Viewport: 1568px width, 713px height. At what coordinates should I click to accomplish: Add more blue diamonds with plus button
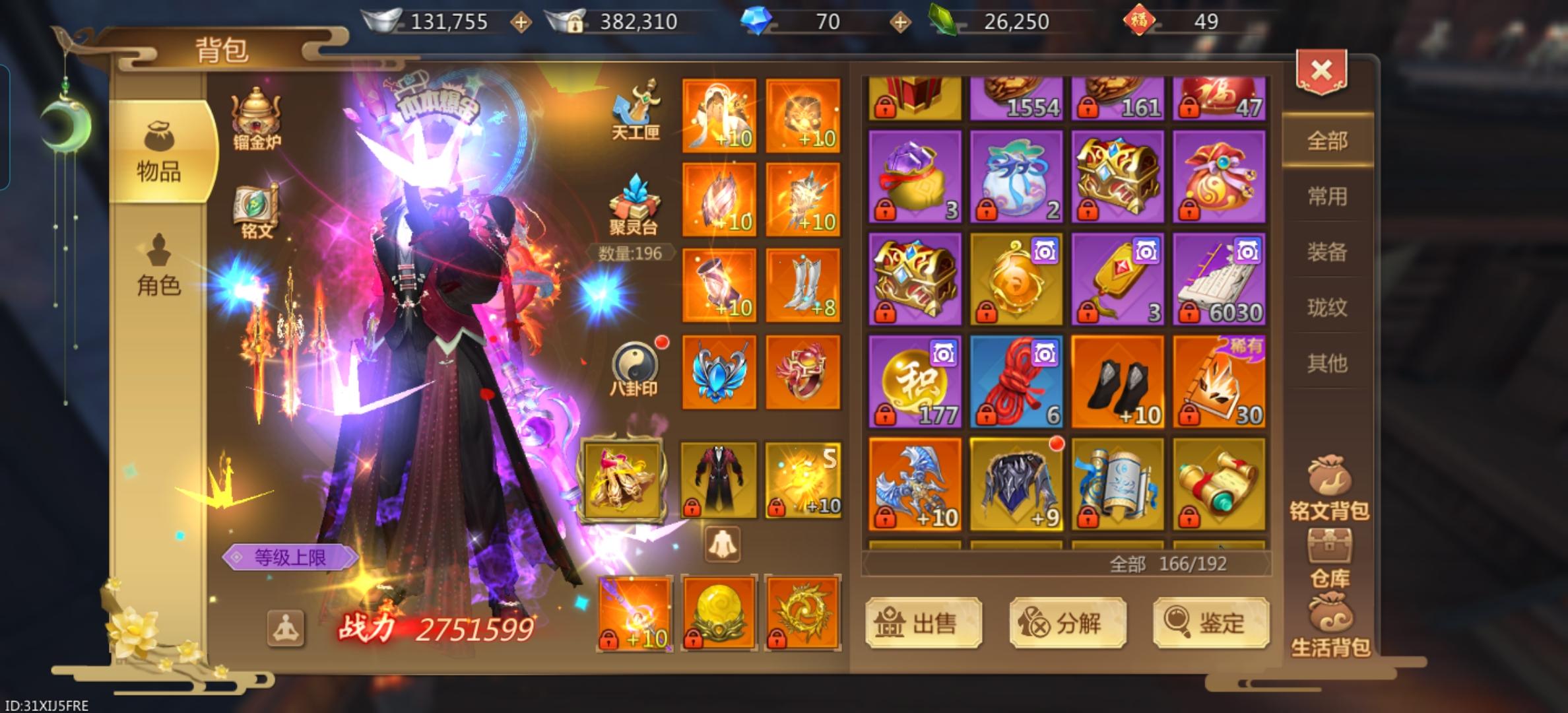(x=900, y=22)
